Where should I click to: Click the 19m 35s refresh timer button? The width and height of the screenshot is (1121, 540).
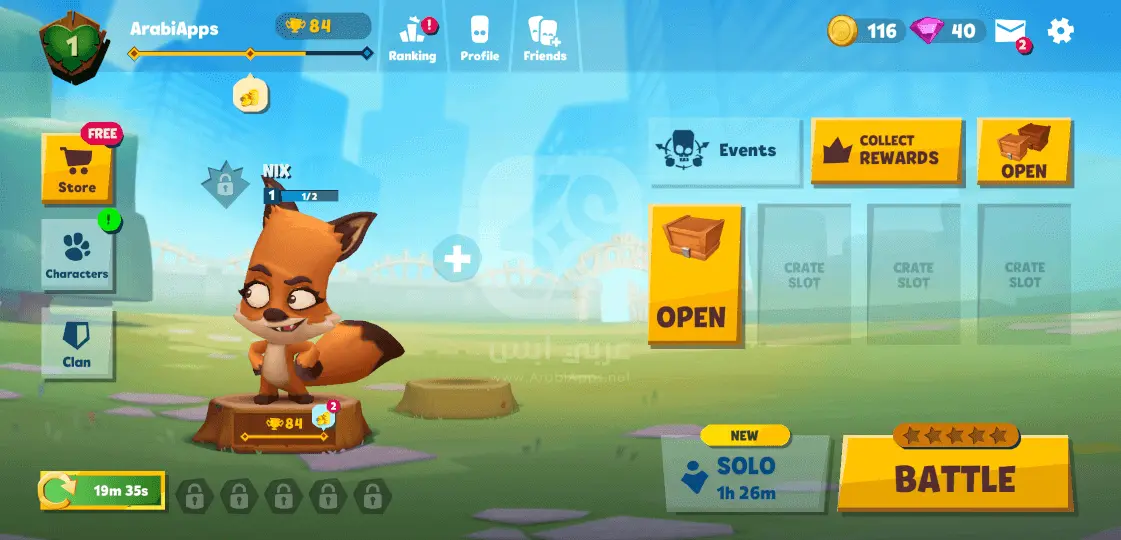[102, 491]
